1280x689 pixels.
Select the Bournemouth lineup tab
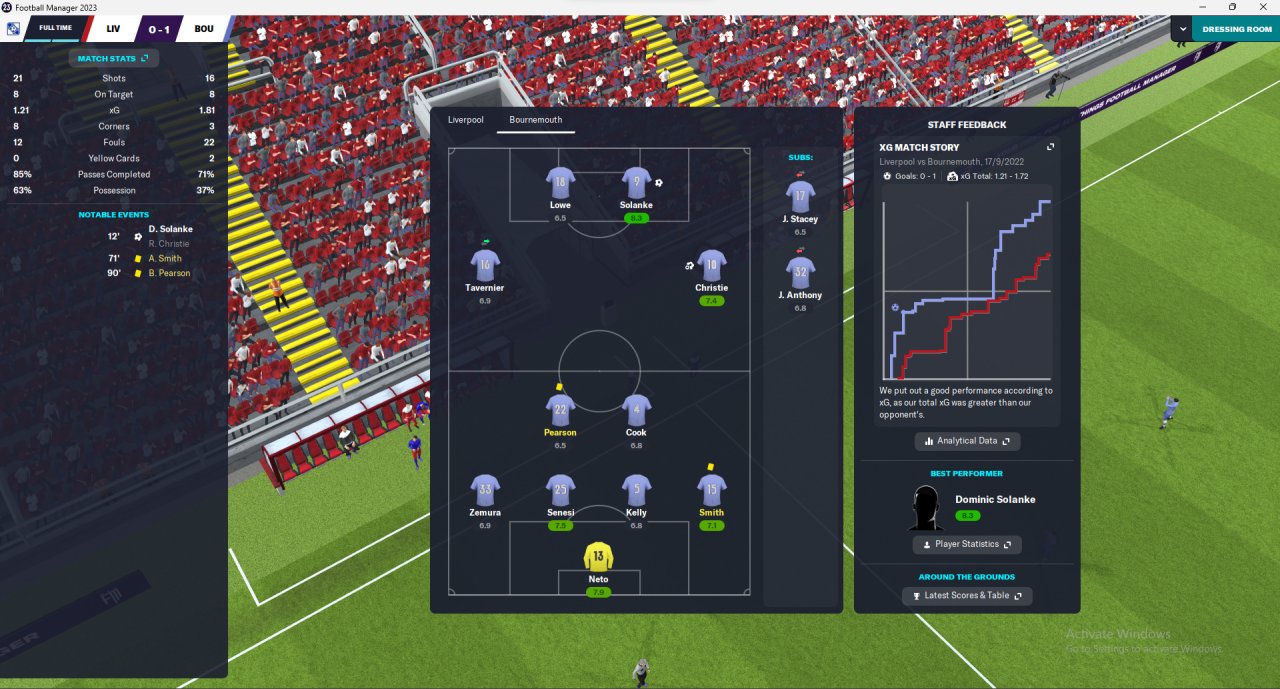[x=535, y=120]
